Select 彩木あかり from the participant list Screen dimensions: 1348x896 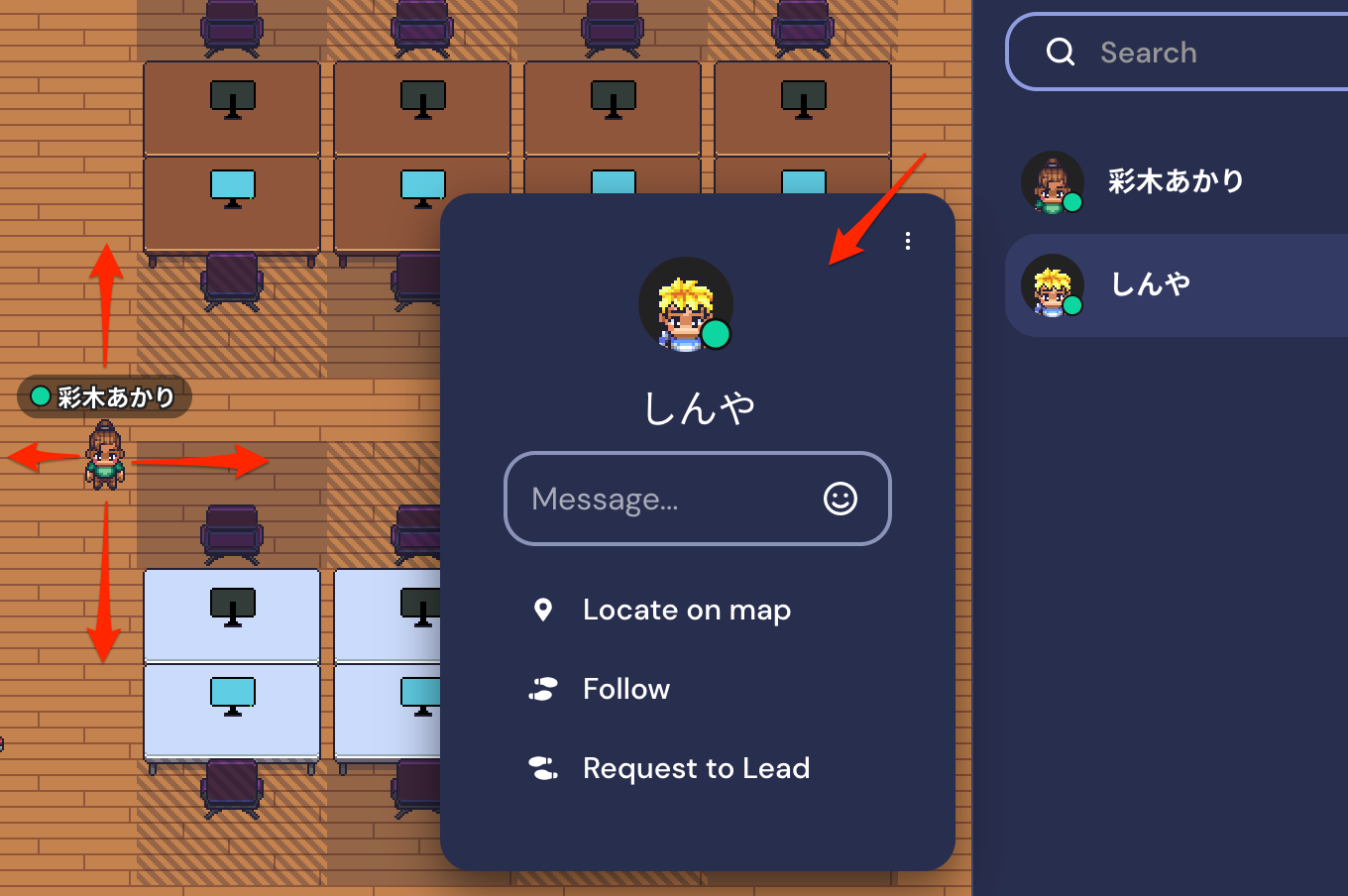(x=1176, y=182)
